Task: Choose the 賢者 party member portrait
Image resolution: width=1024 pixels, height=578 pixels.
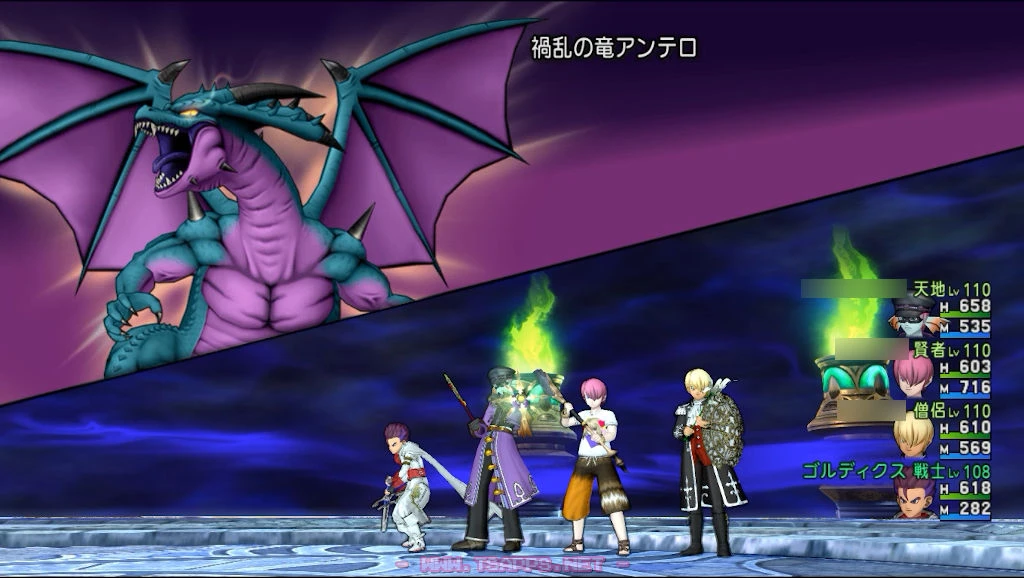Action: [913, 377]
